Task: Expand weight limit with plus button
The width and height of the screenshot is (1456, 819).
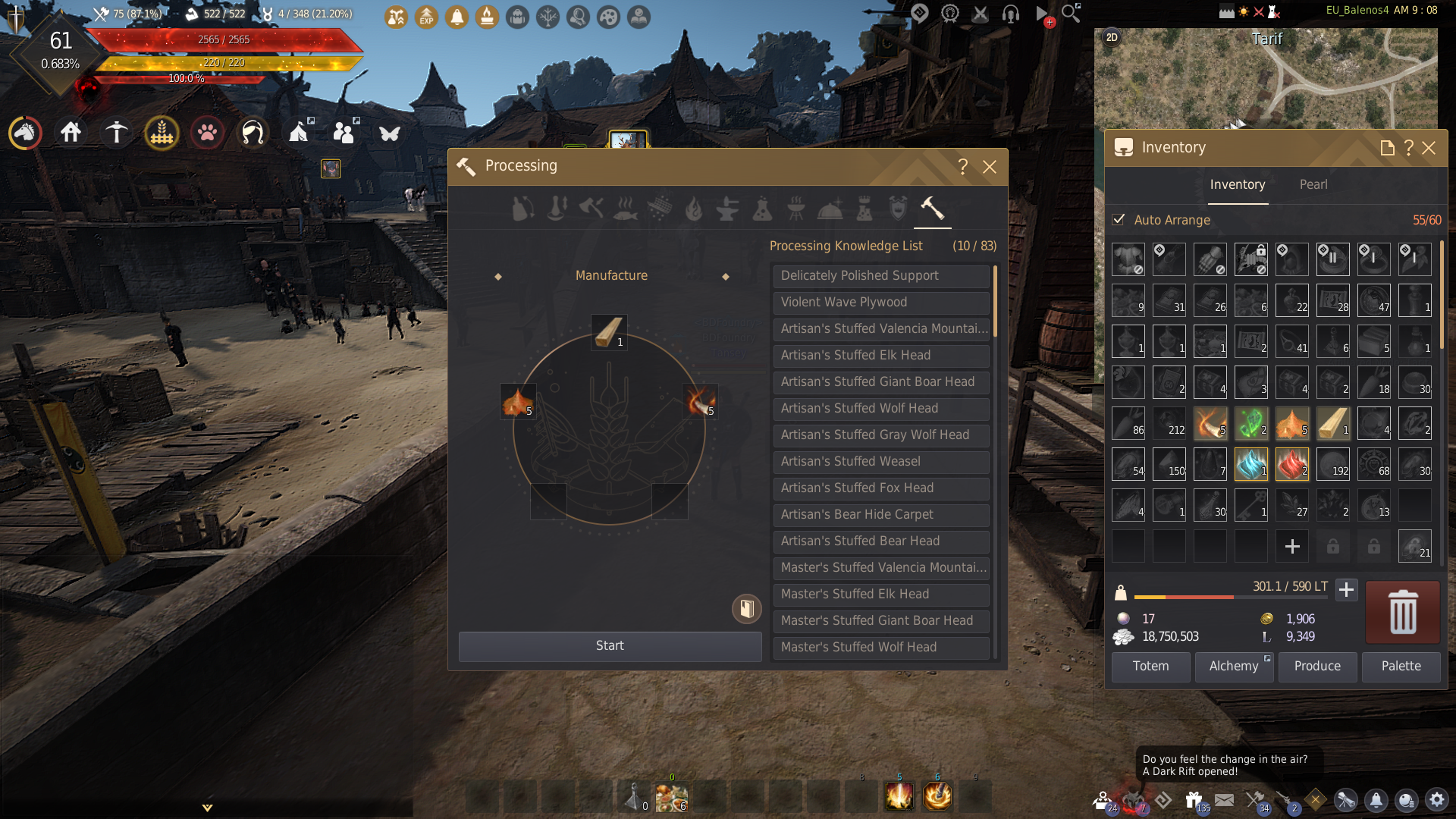Action: (x=1346, y=589)
